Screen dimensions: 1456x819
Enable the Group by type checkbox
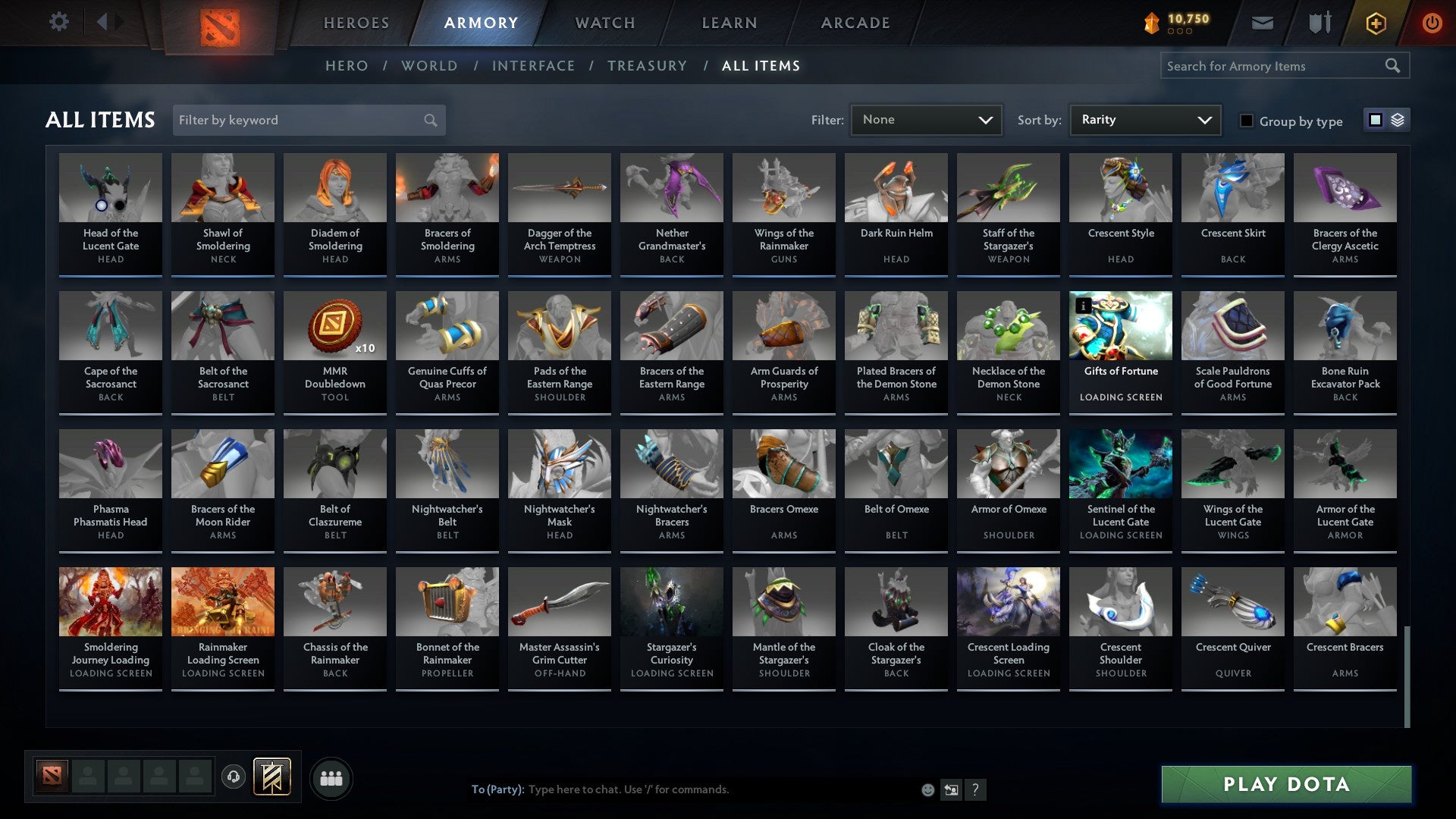[x=1246, y=121]
